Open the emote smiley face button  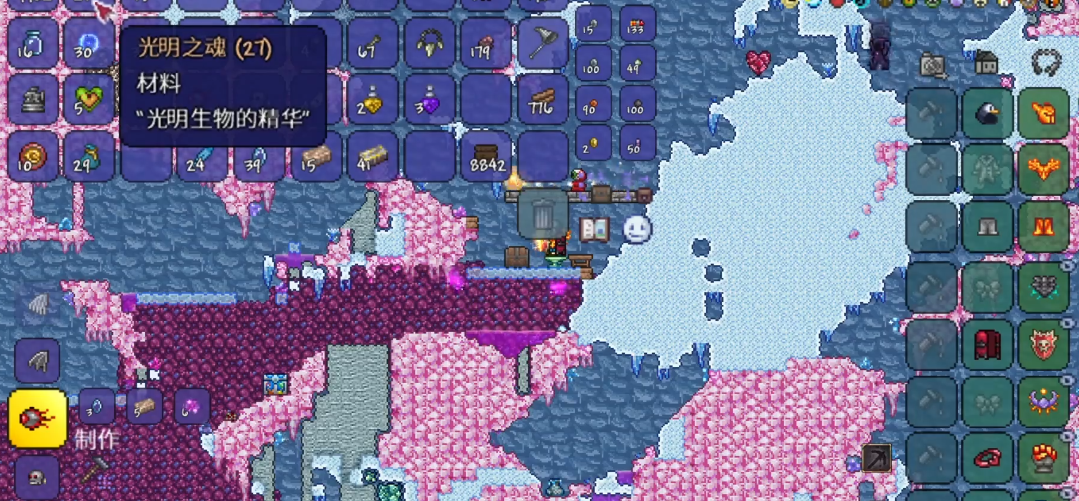coord(637,229)
